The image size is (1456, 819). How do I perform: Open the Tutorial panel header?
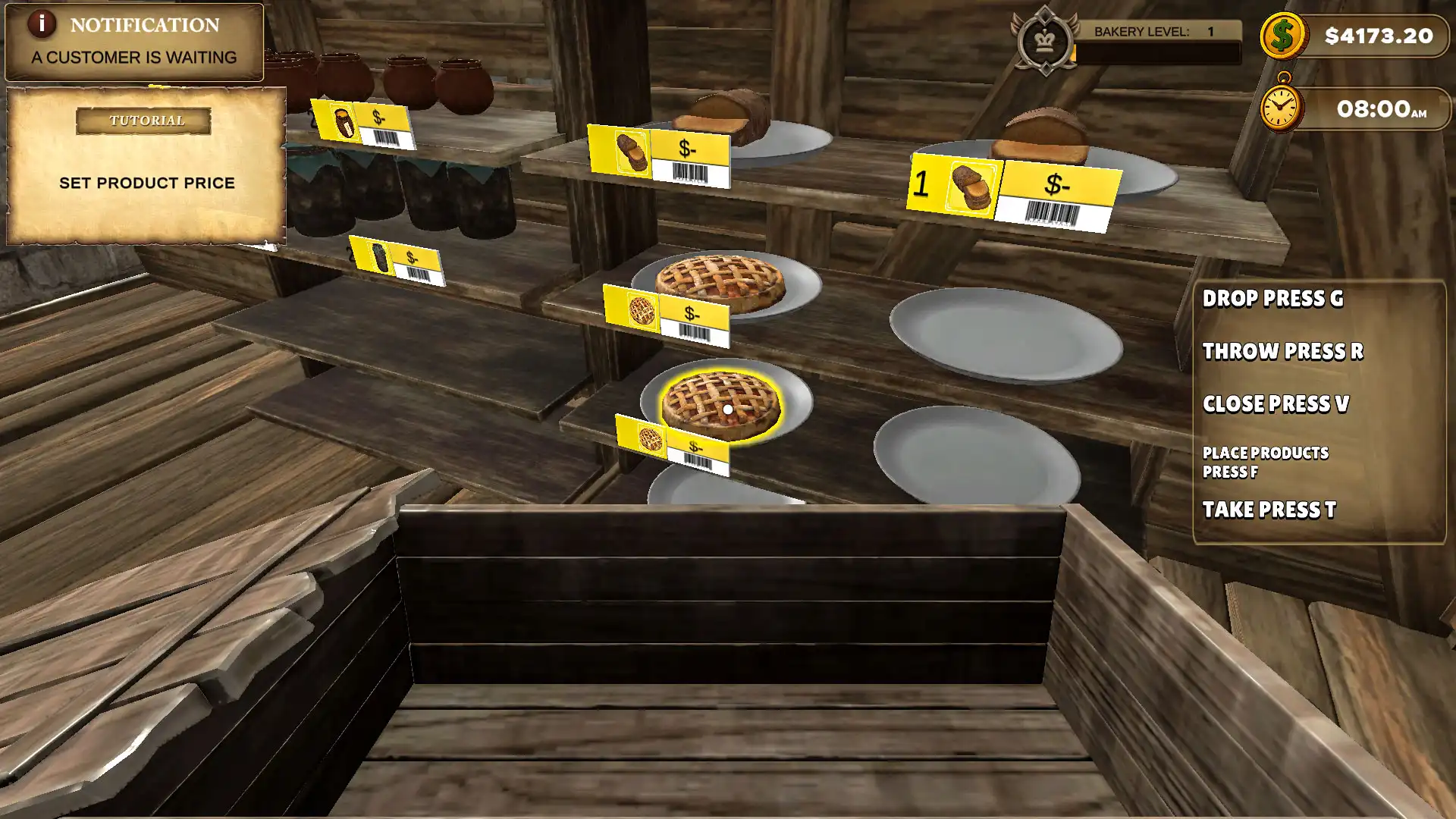tap(143, 121)
